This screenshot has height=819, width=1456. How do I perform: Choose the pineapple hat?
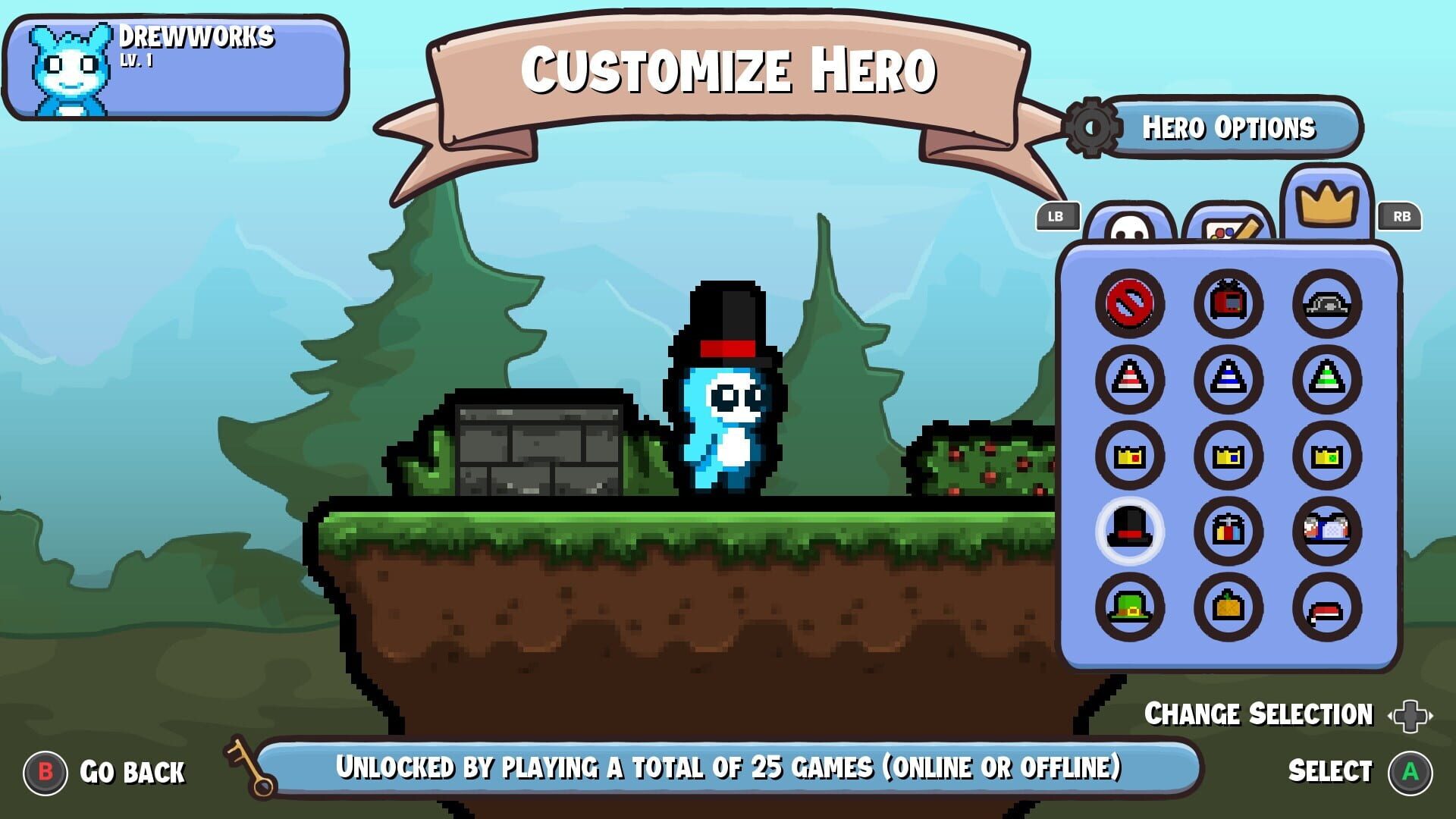click(x=1228, y=607)
